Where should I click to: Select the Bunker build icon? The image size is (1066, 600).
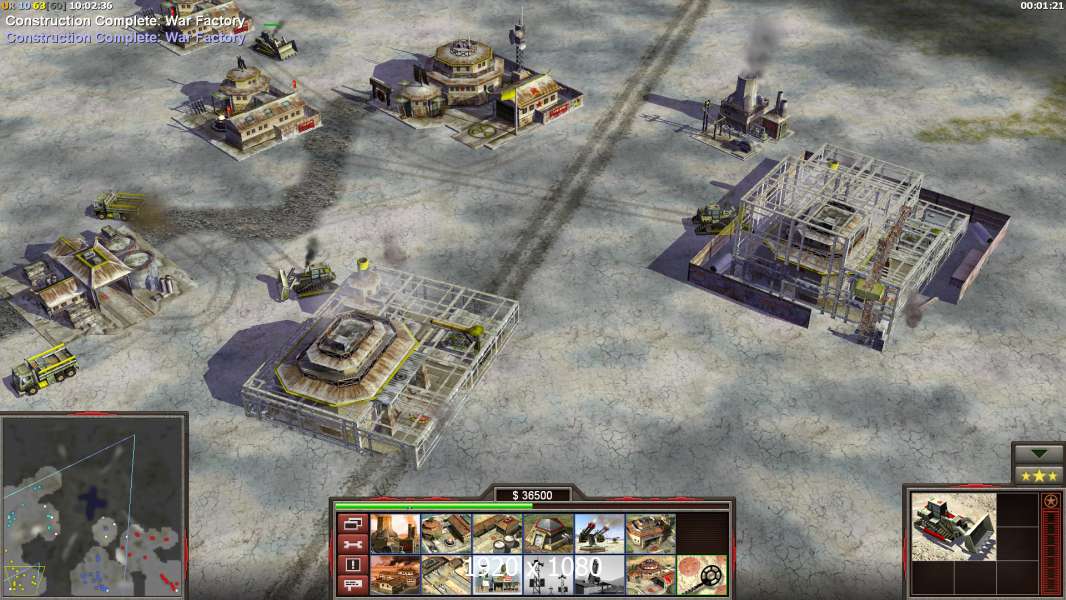click(548, 533)
